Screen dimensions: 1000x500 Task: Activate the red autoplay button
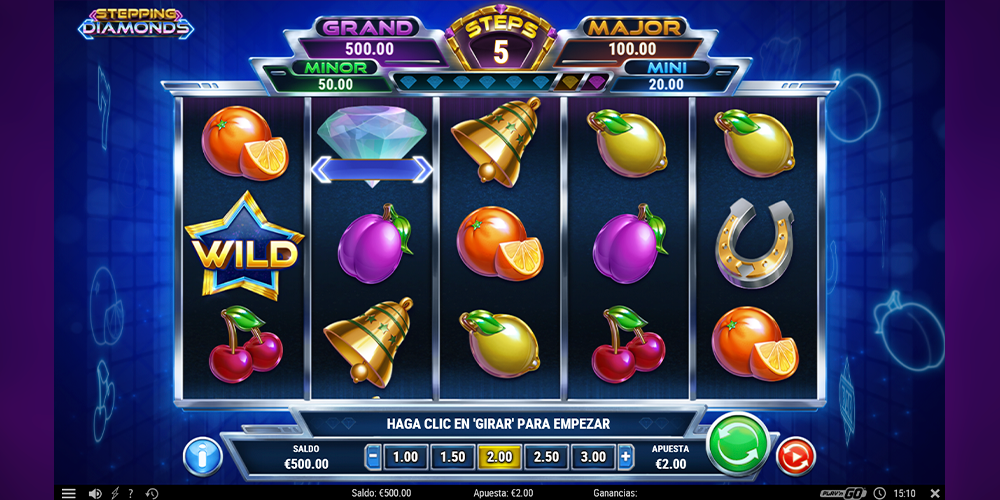[x=796, y=457]
